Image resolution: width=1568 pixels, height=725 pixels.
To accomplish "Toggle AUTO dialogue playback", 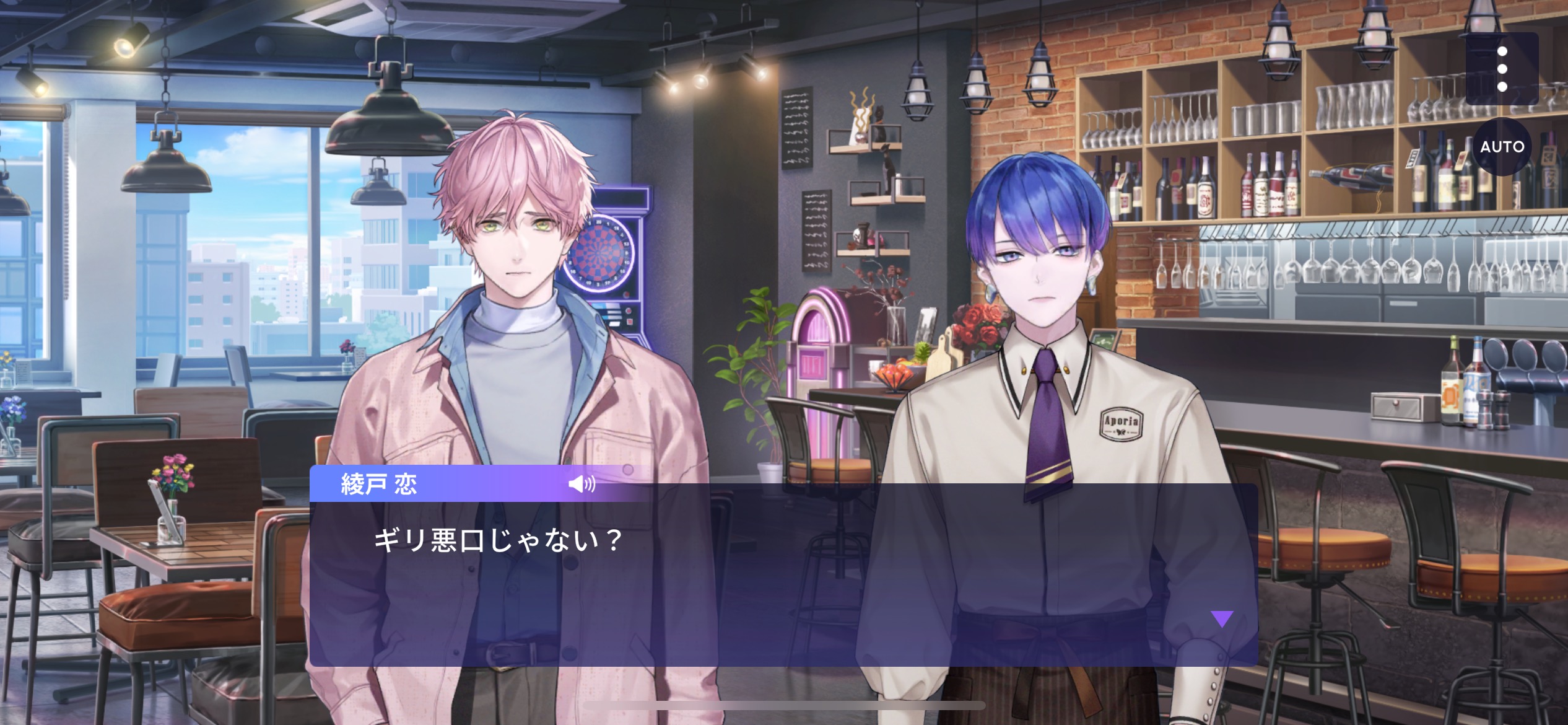I will [x=1502, y=147].
